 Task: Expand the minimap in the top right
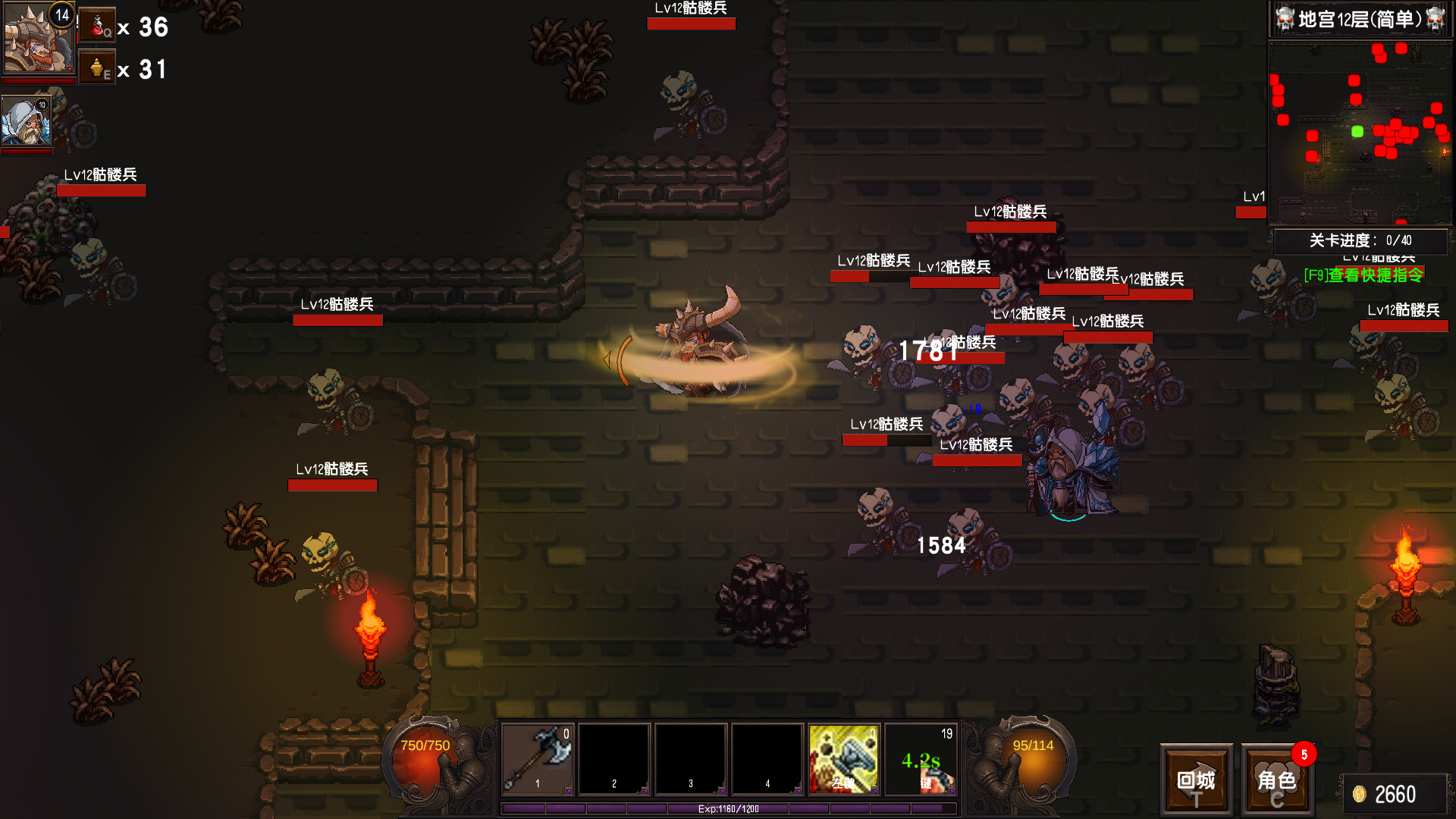point(1360,133)
